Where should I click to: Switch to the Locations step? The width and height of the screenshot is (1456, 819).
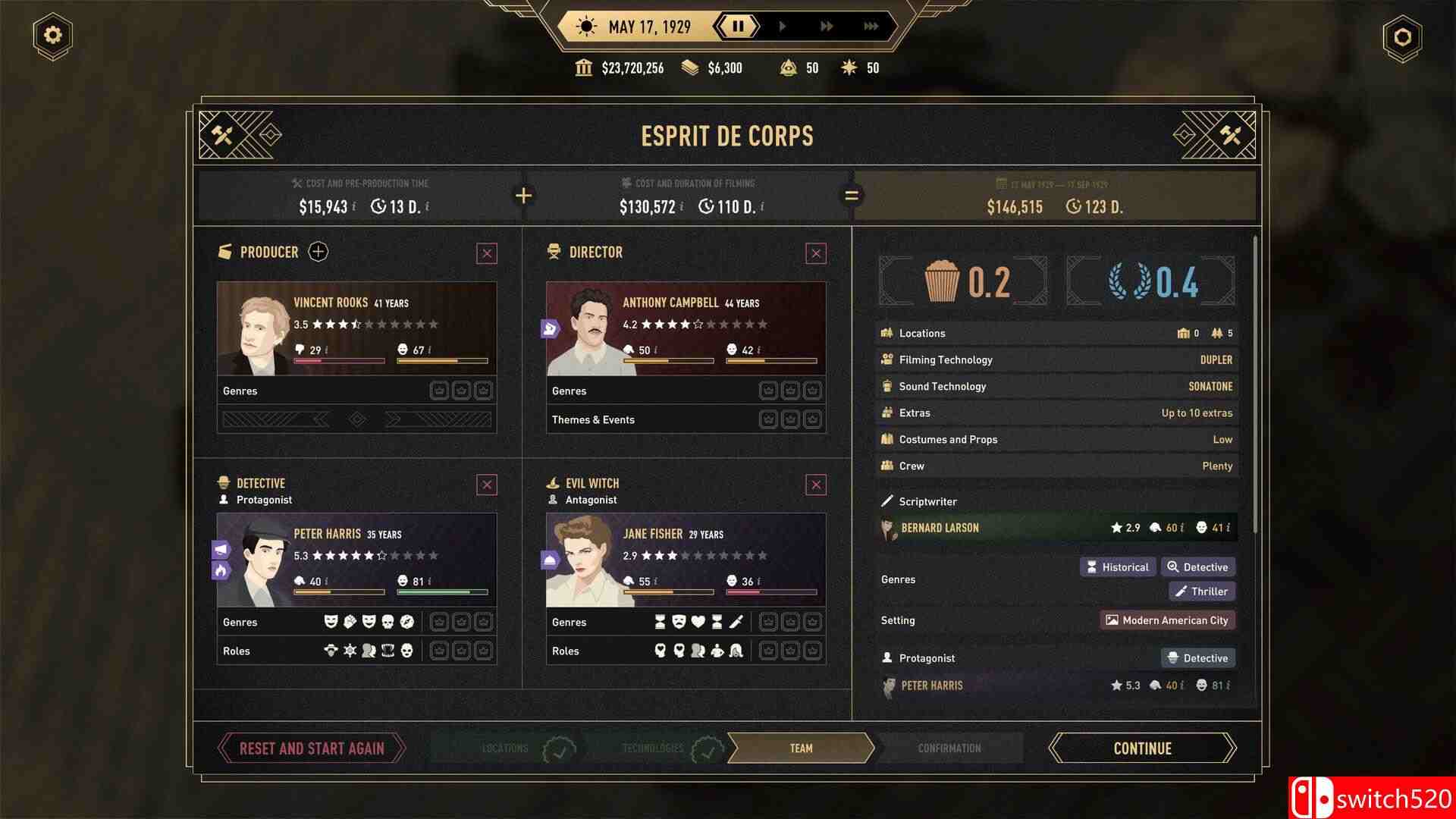point(506,748)
